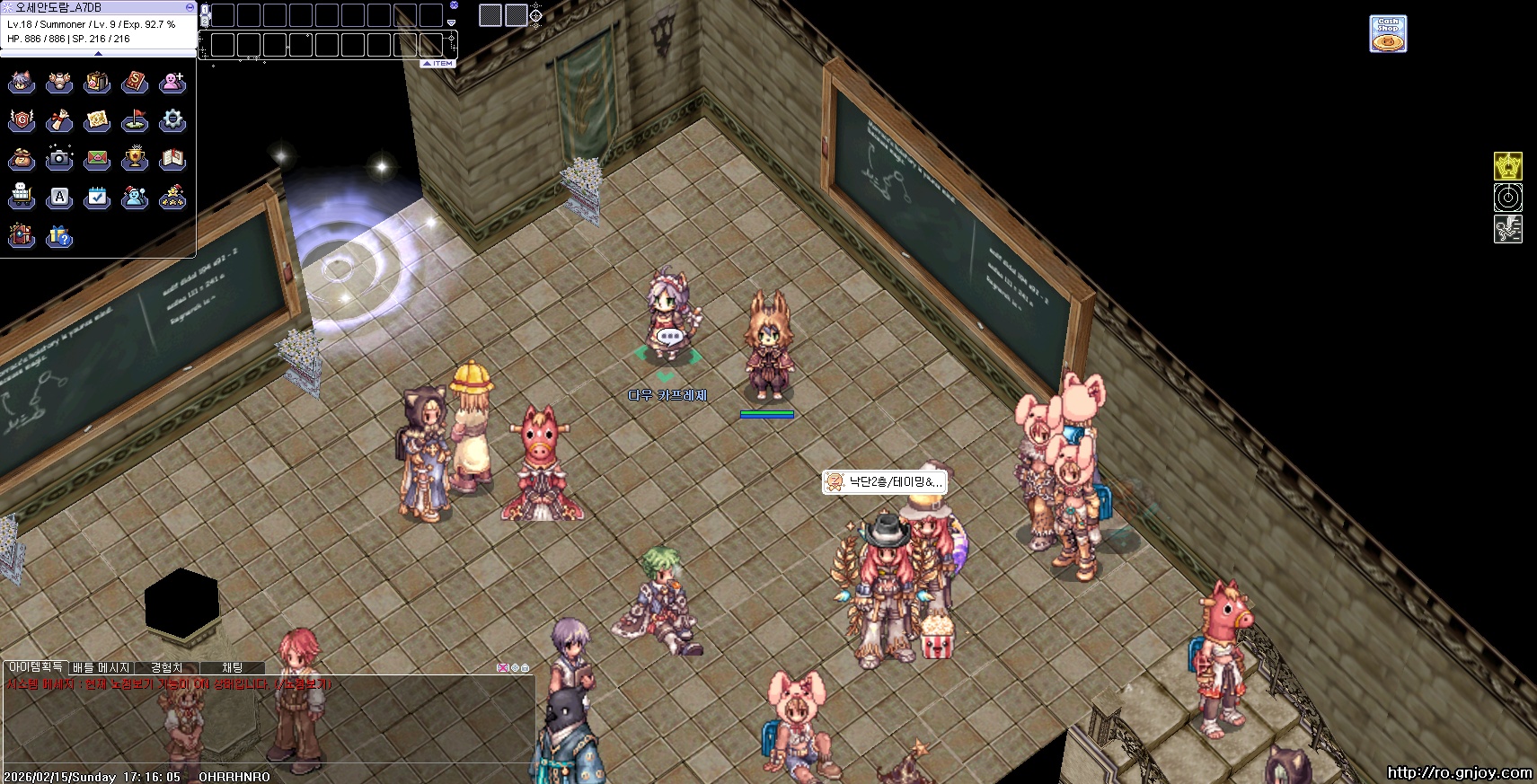Open the gear settings menu

[x=172, y=120]
